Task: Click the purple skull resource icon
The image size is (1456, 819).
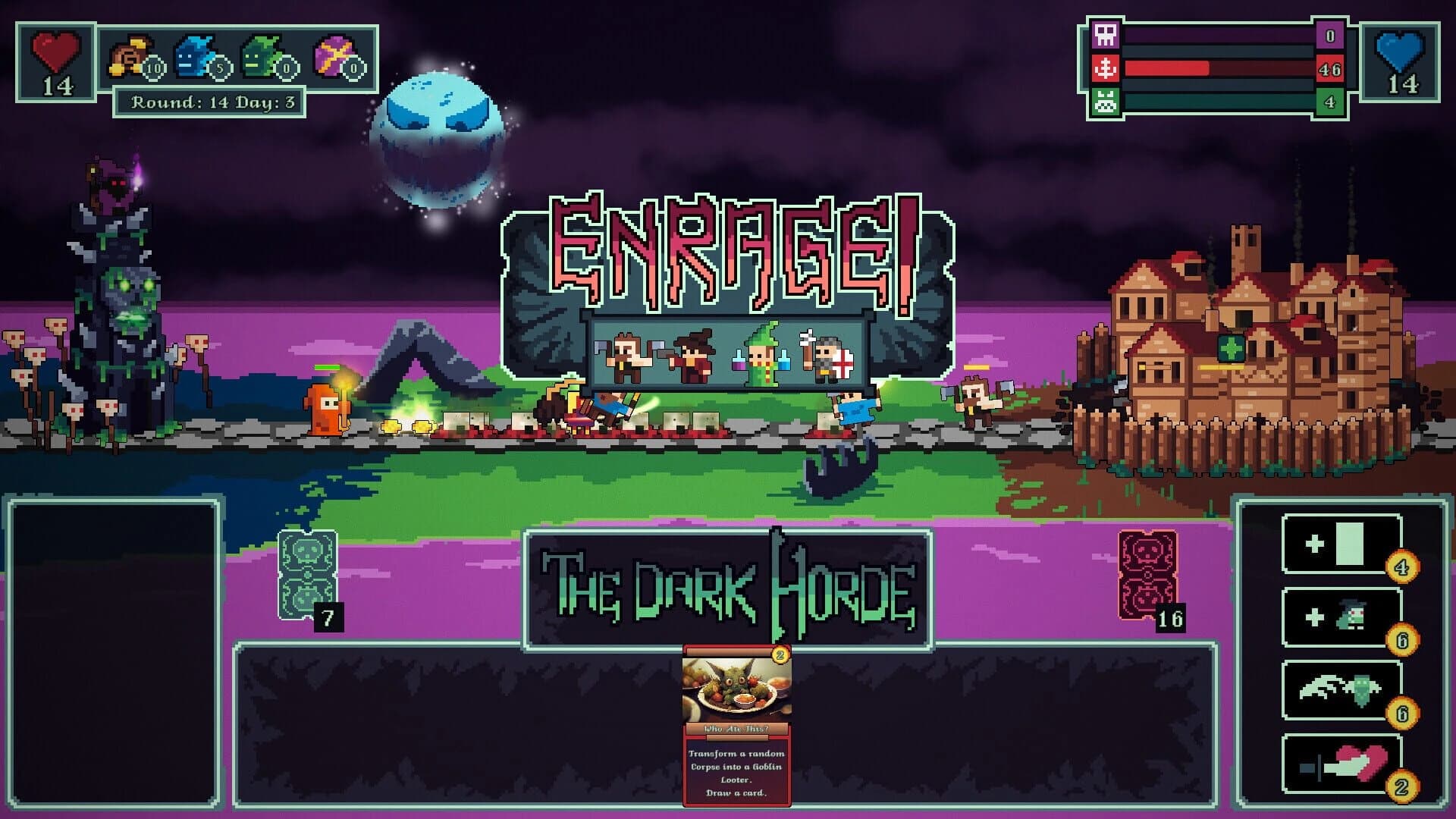Action: (1104, 36)
